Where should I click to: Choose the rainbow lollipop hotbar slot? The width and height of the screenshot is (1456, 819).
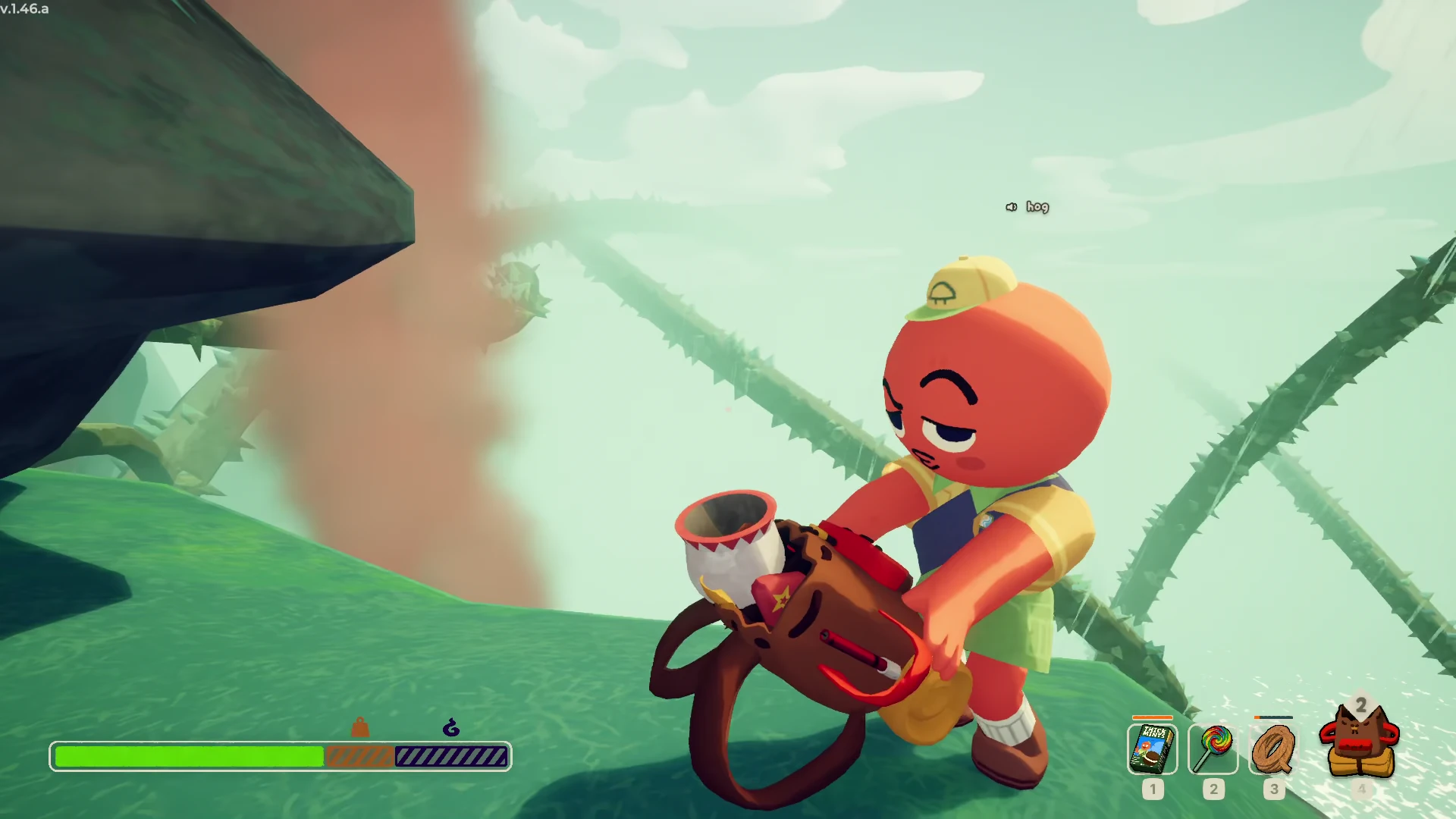coord(1213,748)
